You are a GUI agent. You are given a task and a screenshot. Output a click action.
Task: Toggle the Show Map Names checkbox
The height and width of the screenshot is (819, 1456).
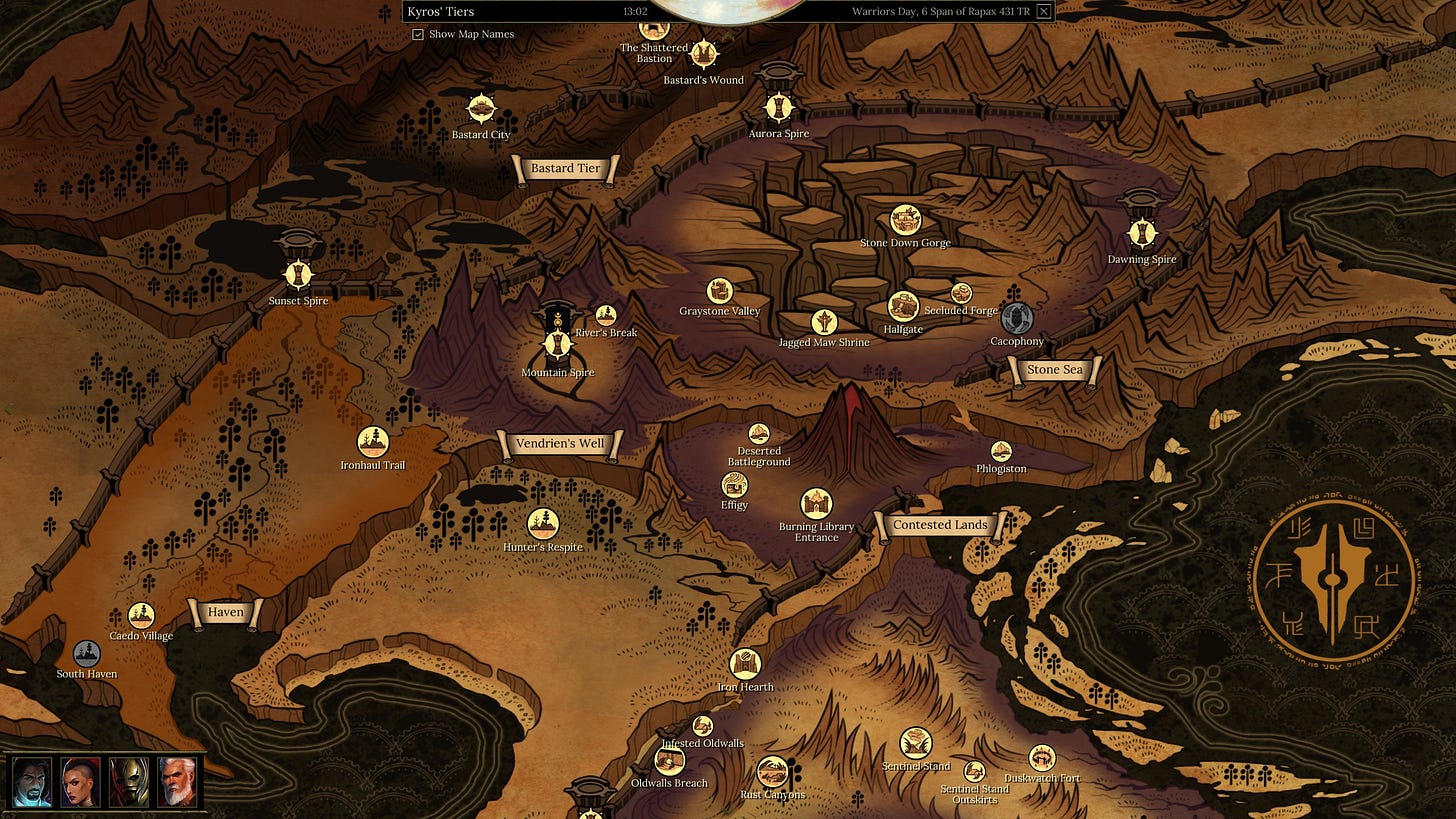point(418,34)
